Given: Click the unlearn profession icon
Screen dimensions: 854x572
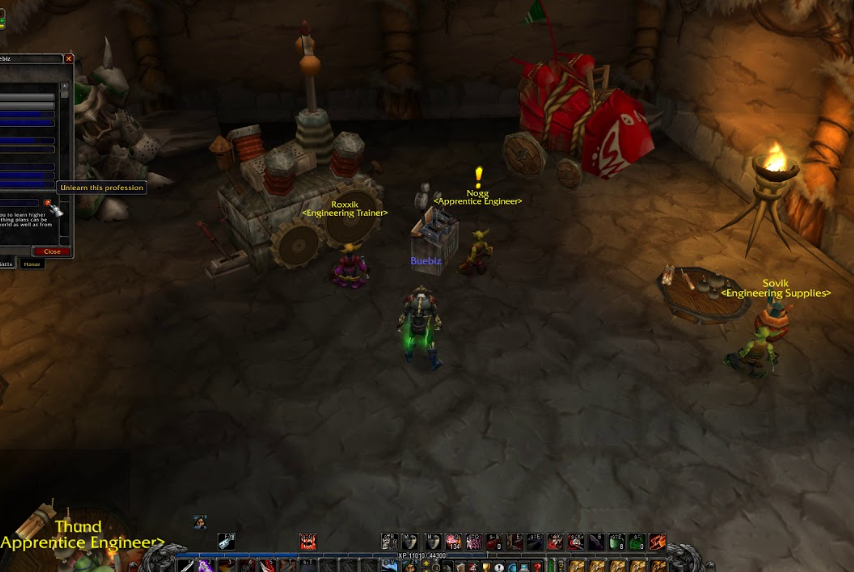Looking at the screenshot, I should click(x=48, y=205).
